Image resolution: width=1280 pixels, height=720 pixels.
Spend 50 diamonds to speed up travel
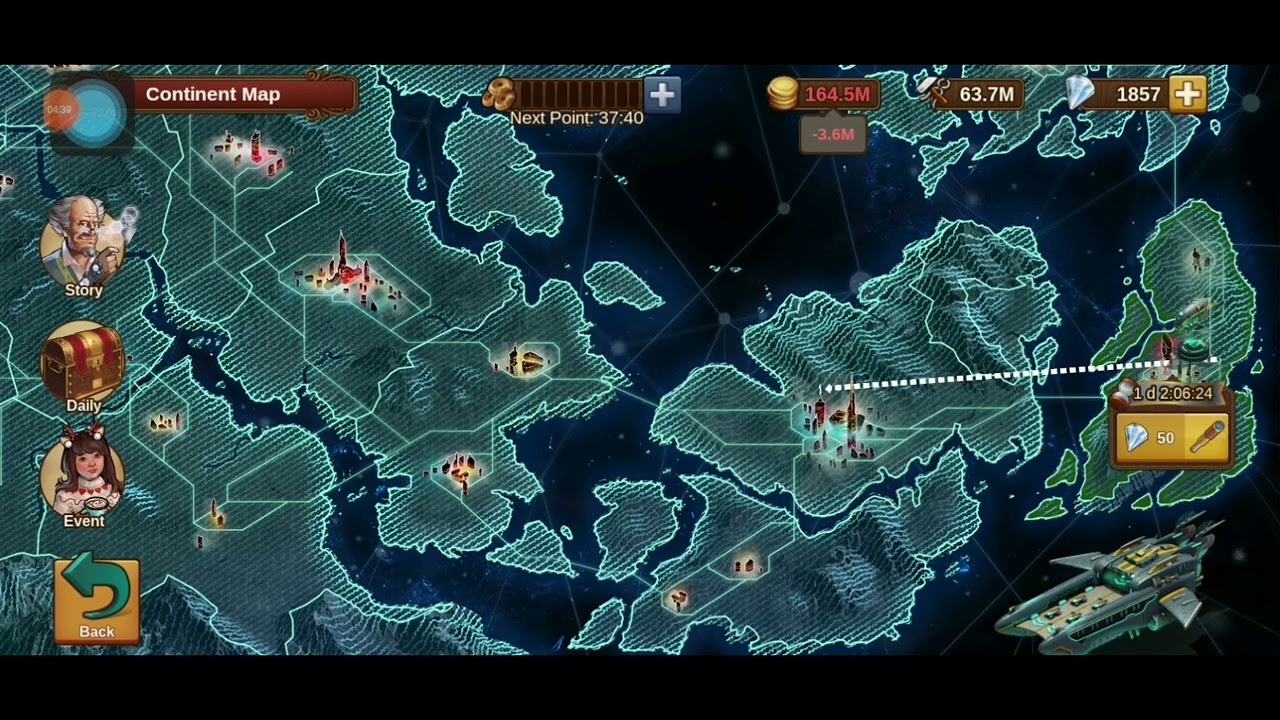coord(1148,437)
